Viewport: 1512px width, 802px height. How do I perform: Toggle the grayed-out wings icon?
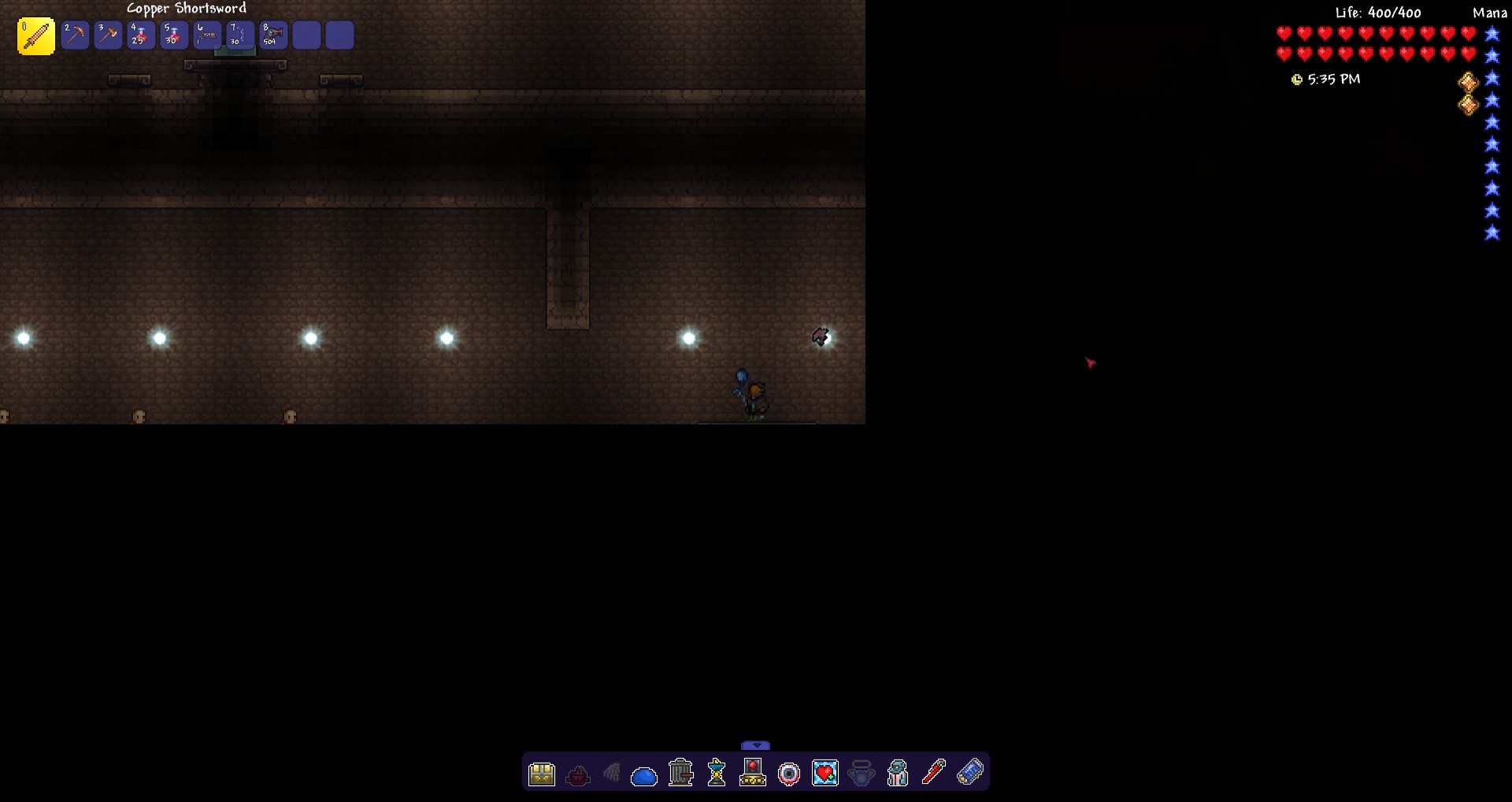(x=613, y=773)
